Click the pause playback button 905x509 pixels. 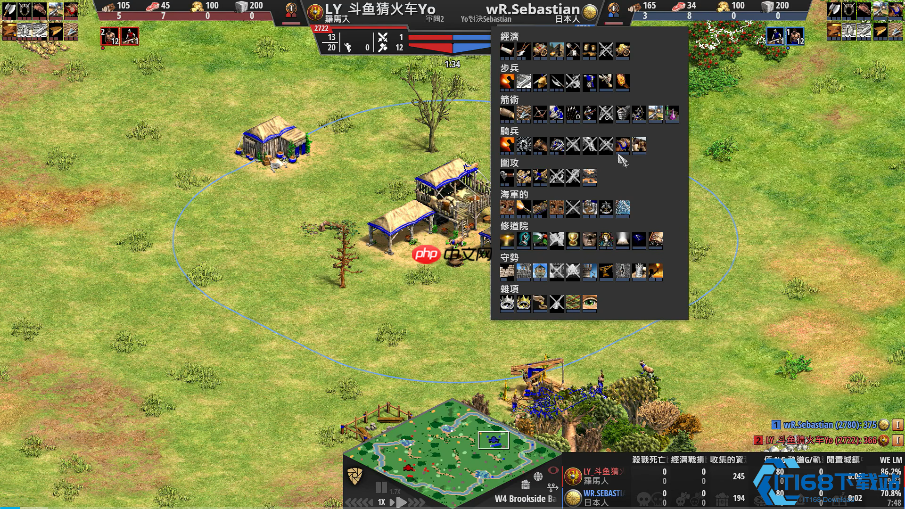coord(381,487)
